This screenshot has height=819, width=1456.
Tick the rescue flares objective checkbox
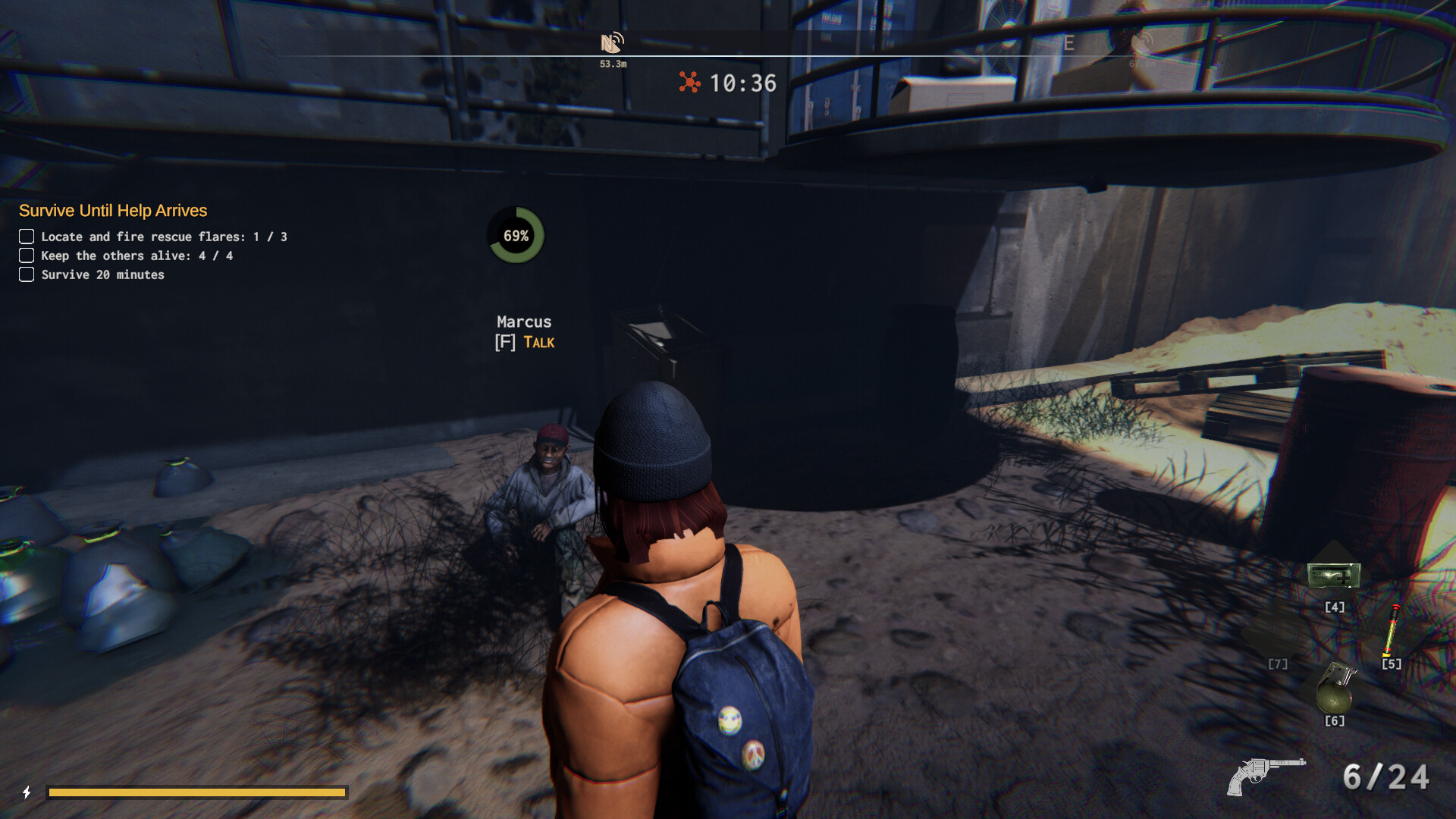(x=27, y=237)
